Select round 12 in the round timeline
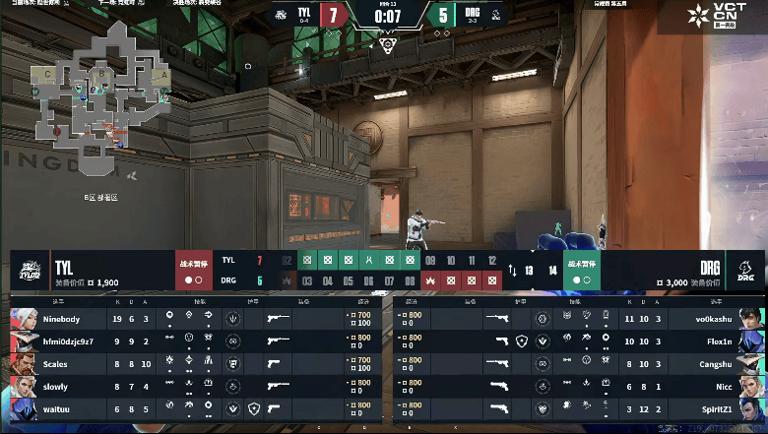 click(491, 260)
